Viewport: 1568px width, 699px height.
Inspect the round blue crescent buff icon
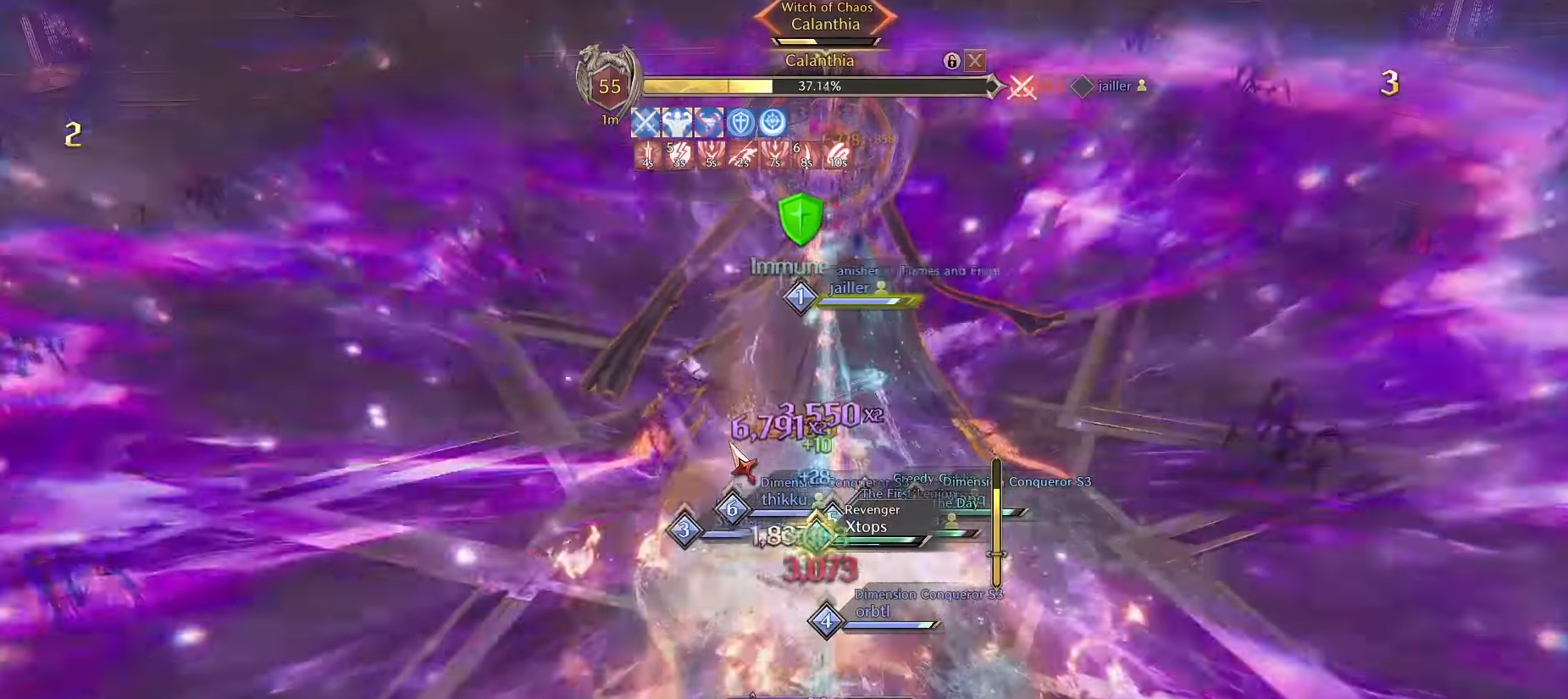772,123
